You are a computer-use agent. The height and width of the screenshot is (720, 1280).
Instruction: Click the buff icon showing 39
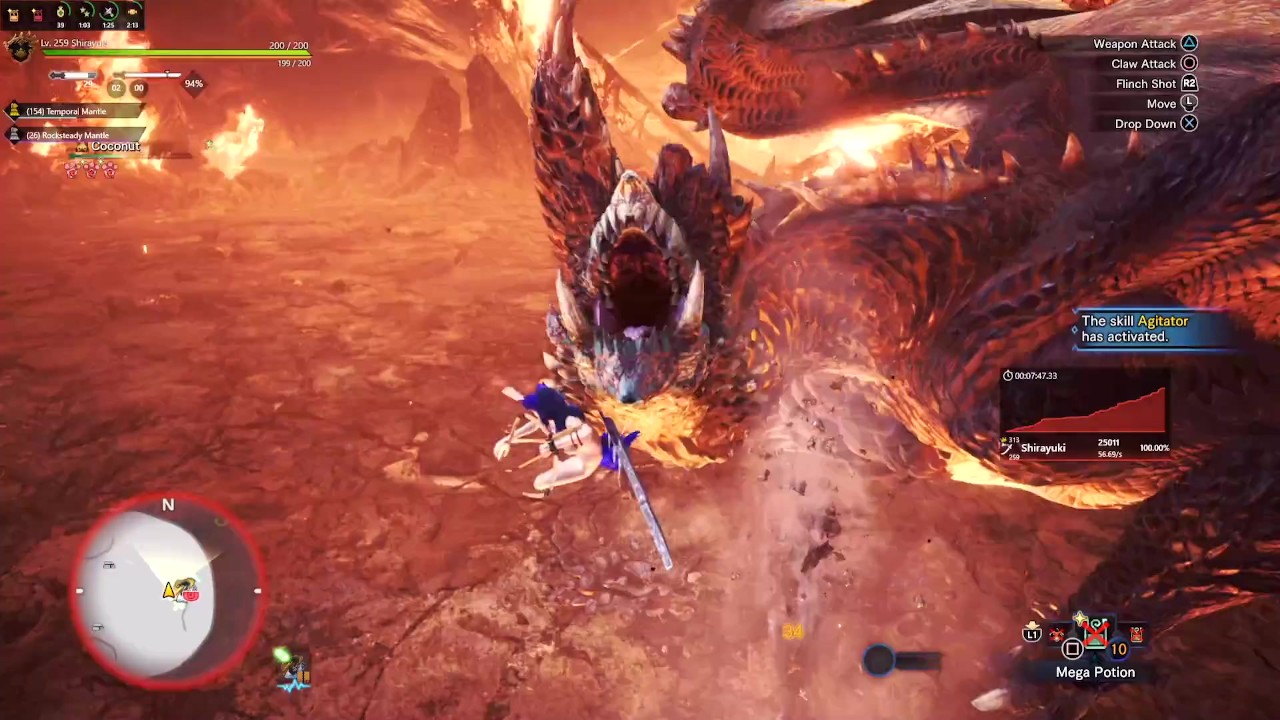(x=61, y=14)
